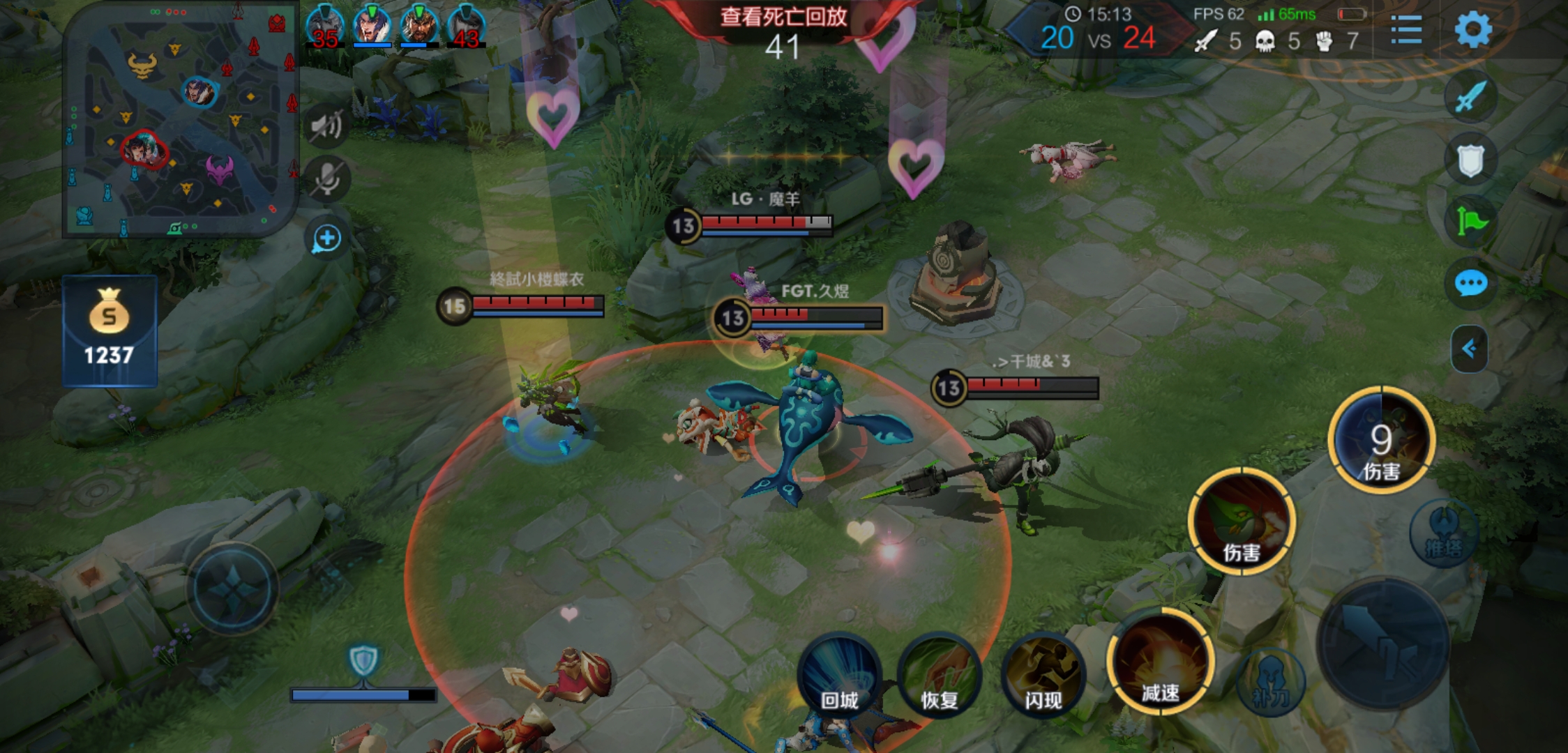Open the chat plus bubble icon
Image resolution: width=1568 pixels, height=753 pixels.
point(326,239)
